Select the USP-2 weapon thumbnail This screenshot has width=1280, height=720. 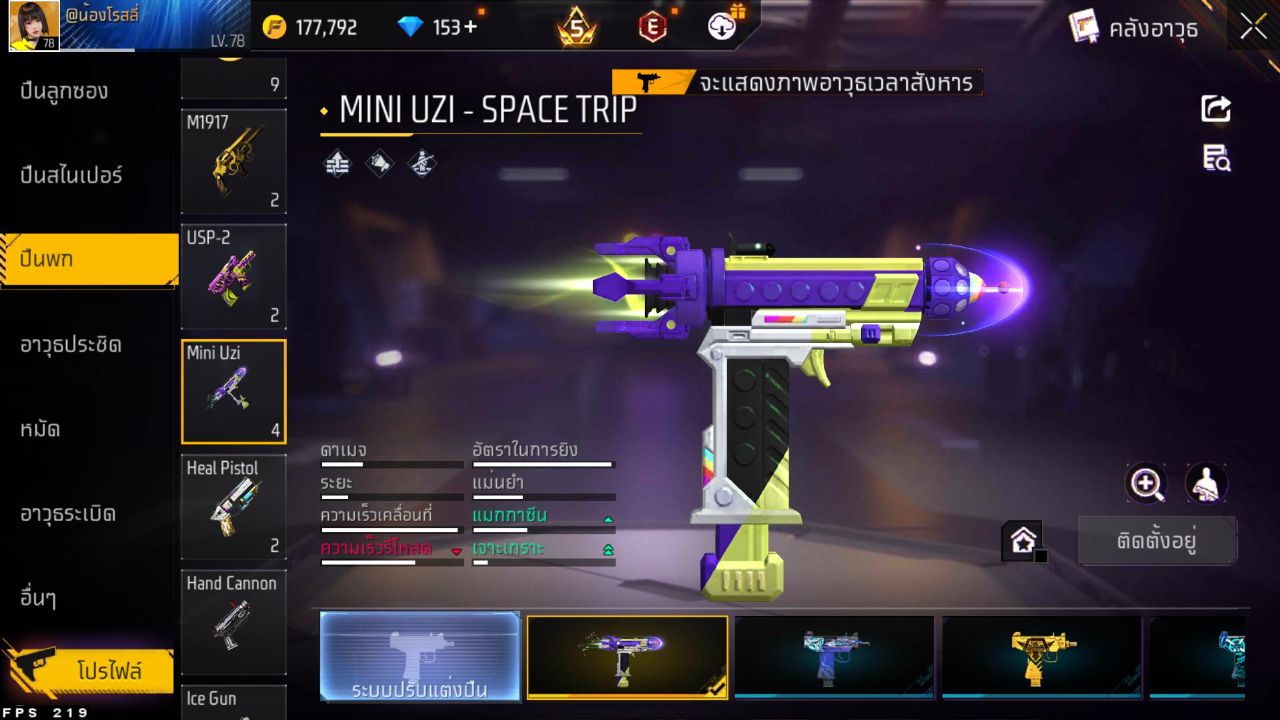pyautogui.click(x=233, y=277)
